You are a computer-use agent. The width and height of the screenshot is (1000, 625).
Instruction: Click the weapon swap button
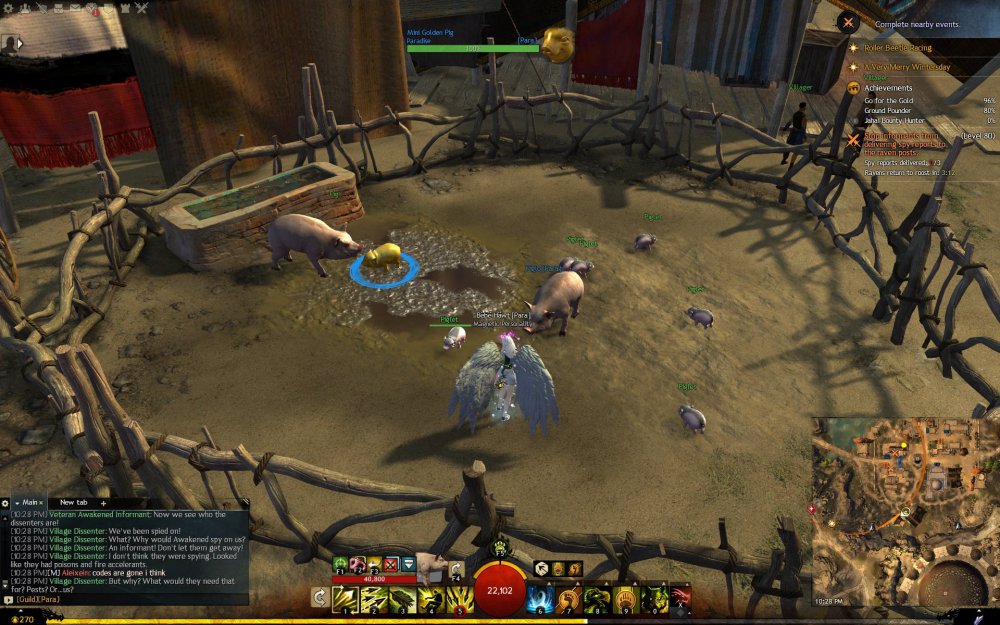pyautogui.click(x=319, y=598)
